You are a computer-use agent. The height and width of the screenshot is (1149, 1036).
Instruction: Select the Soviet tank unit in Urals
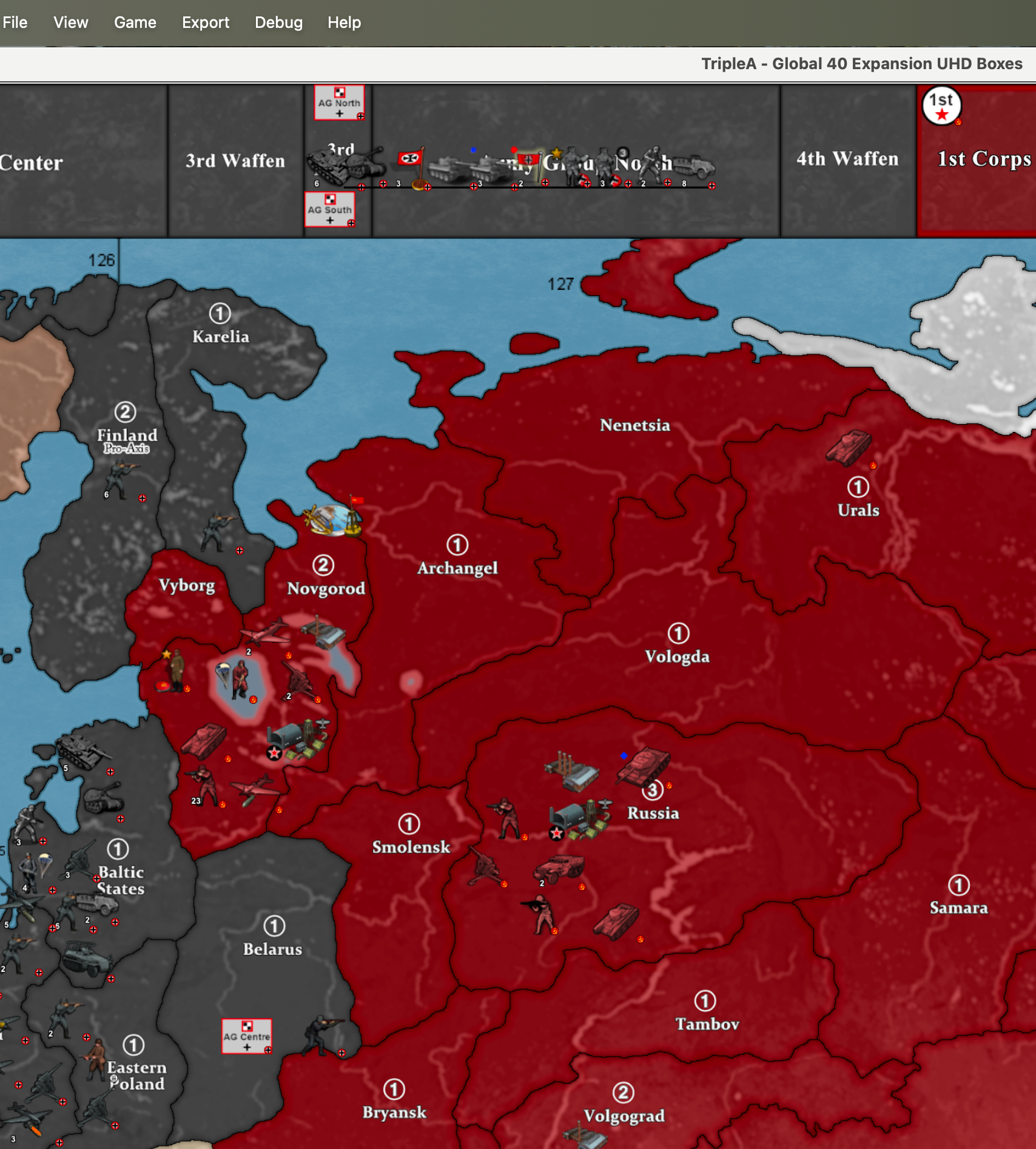coord(849,447)
